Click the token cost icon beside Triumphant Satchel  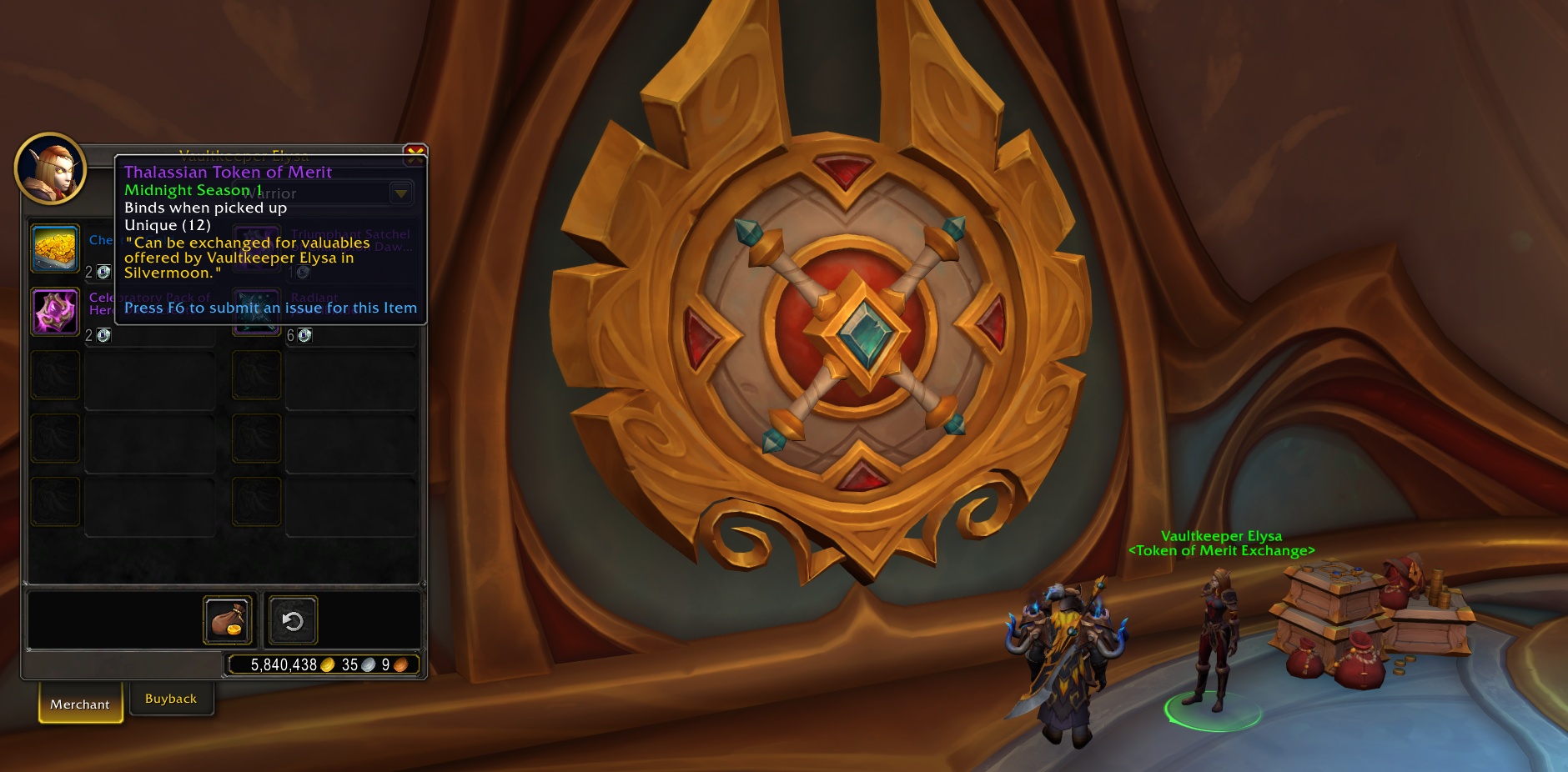click(x=304, y=271)
